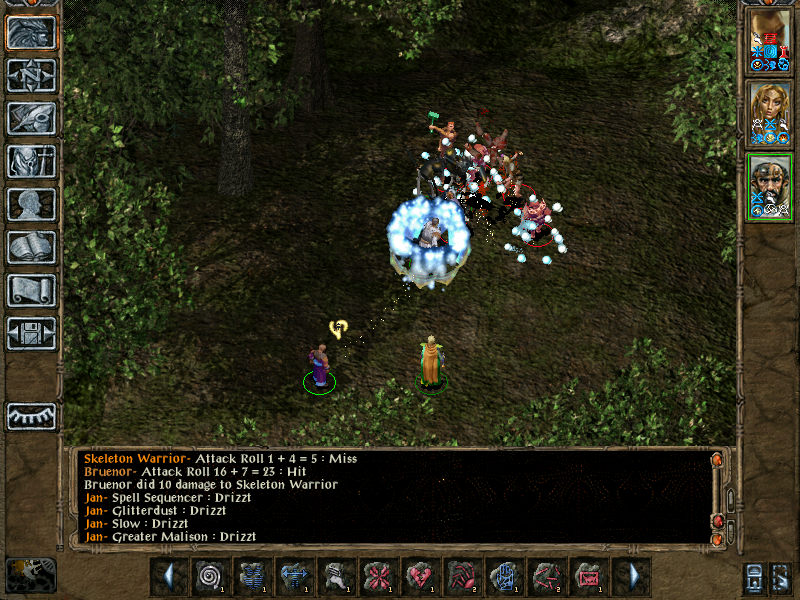Choose the red heart spell icon

pos(421,576)
